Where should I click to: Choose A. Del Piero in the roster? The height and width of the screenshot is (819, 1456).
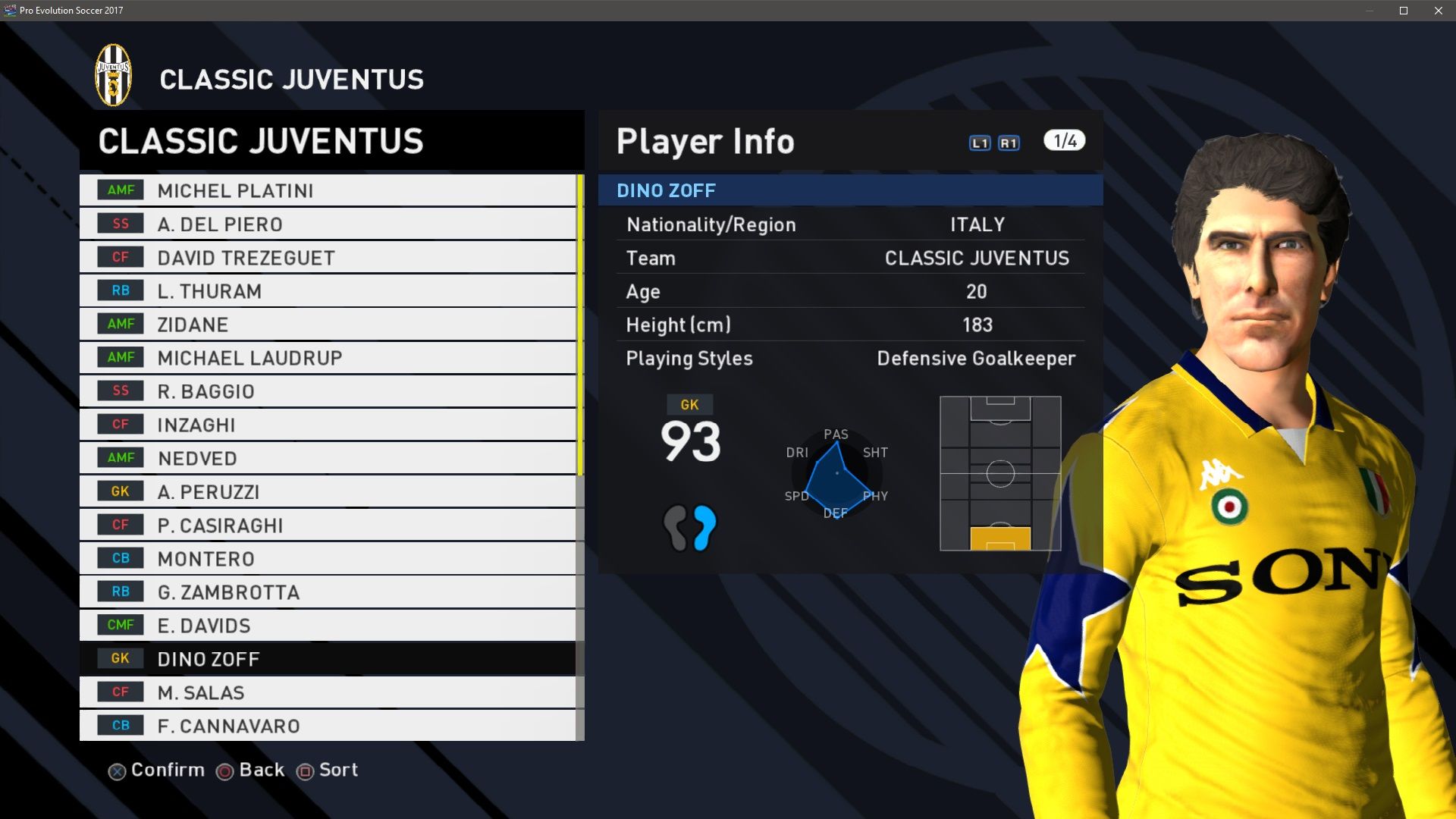coord(327,224)
